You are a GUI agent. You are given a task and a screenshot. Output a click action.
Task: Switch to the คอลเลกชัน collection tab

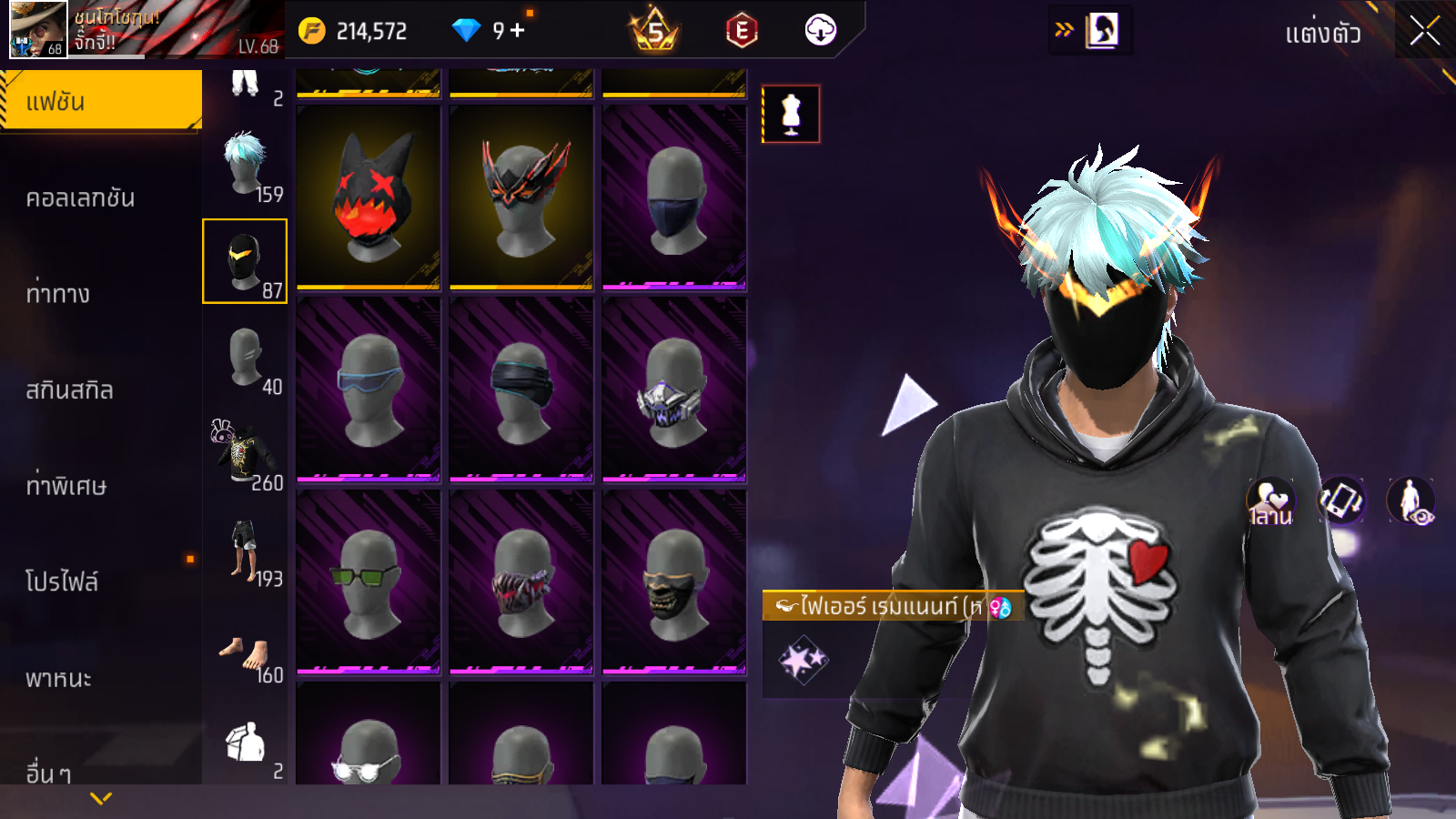tap(82, 197)
